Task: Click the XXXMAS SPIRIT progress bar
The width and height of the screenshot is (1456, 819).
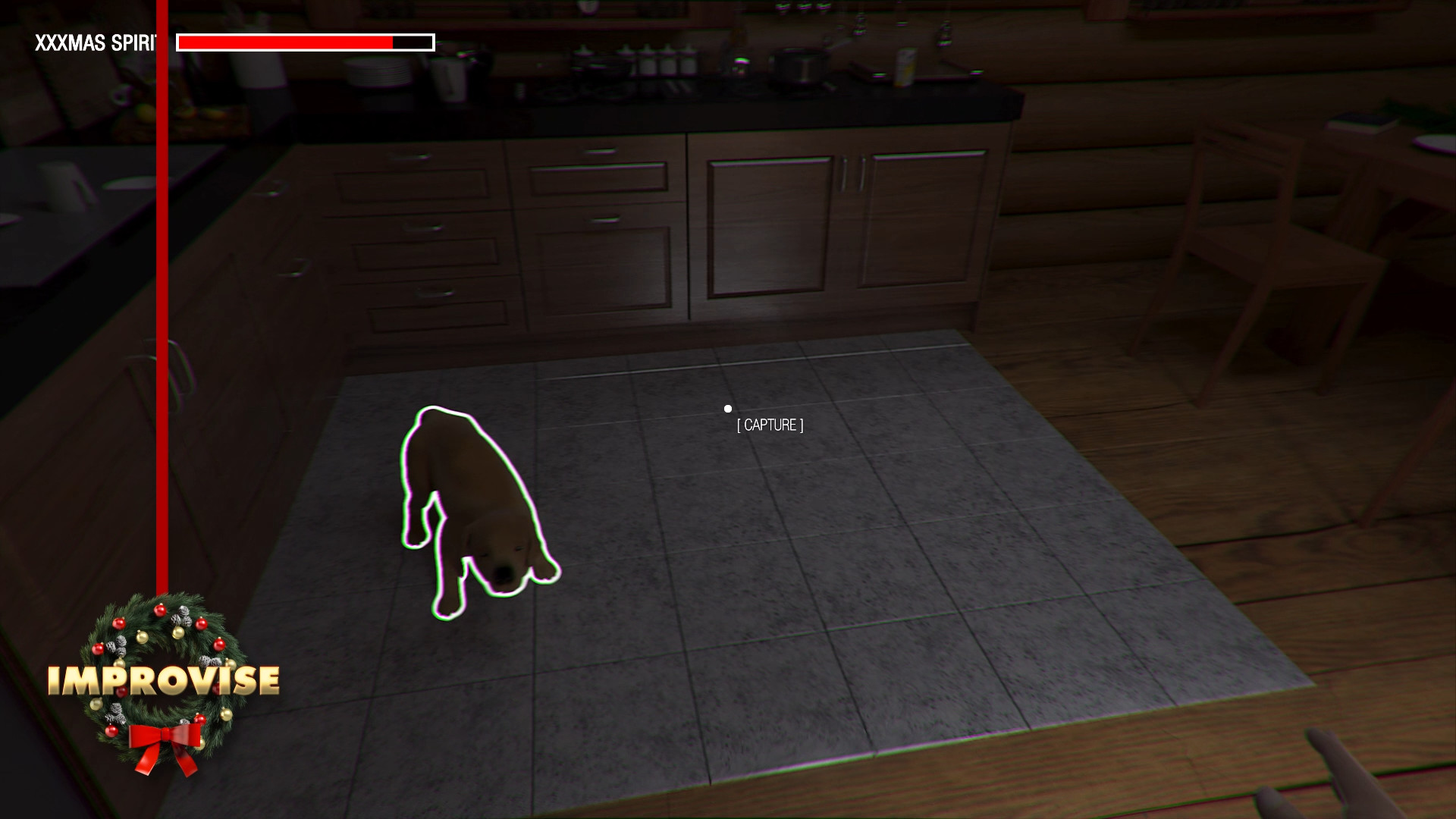Action: (305, 42)
